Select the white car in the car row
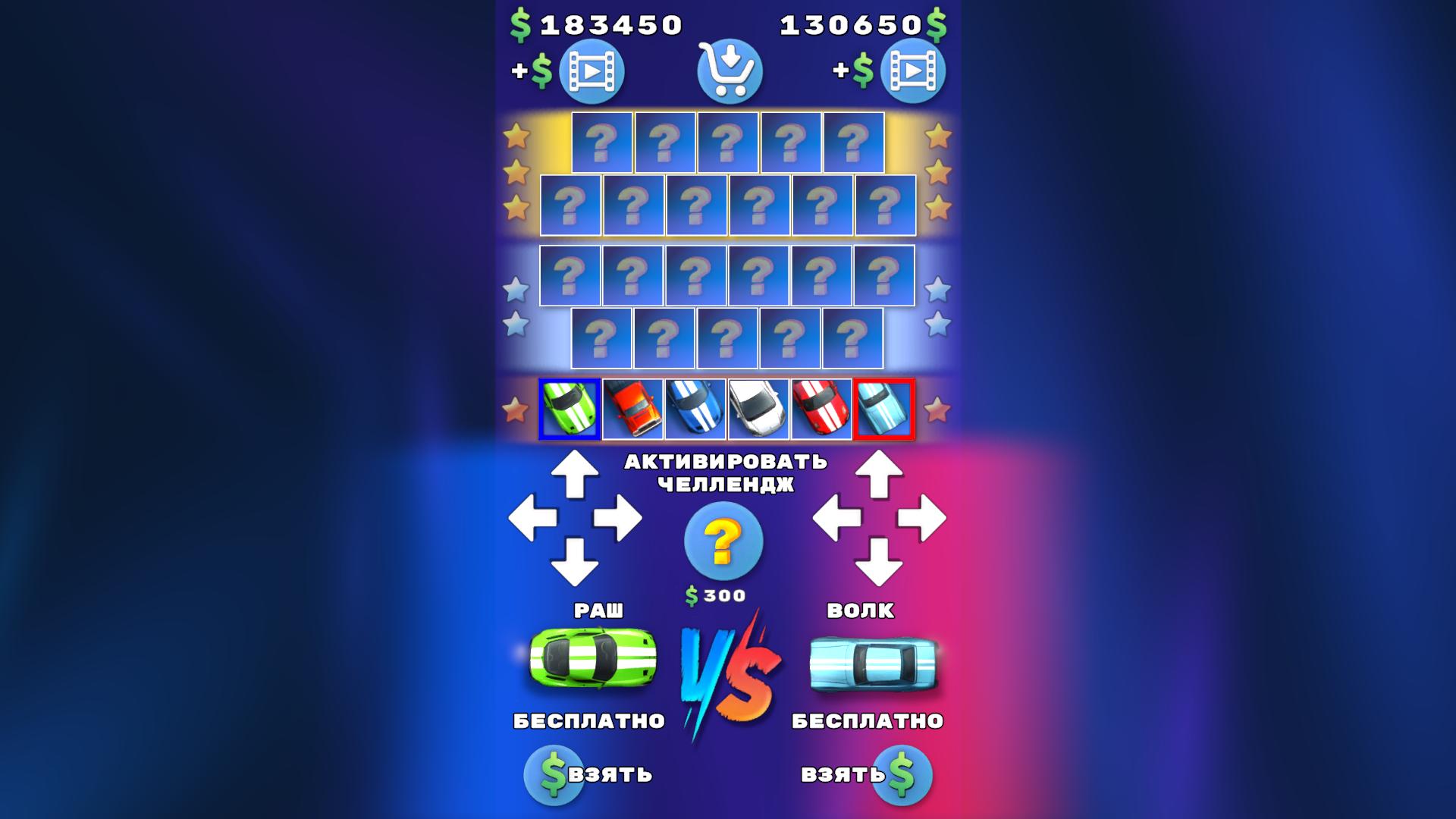The height and width of the screenshot is (819, 1456). tap(759, 409)
